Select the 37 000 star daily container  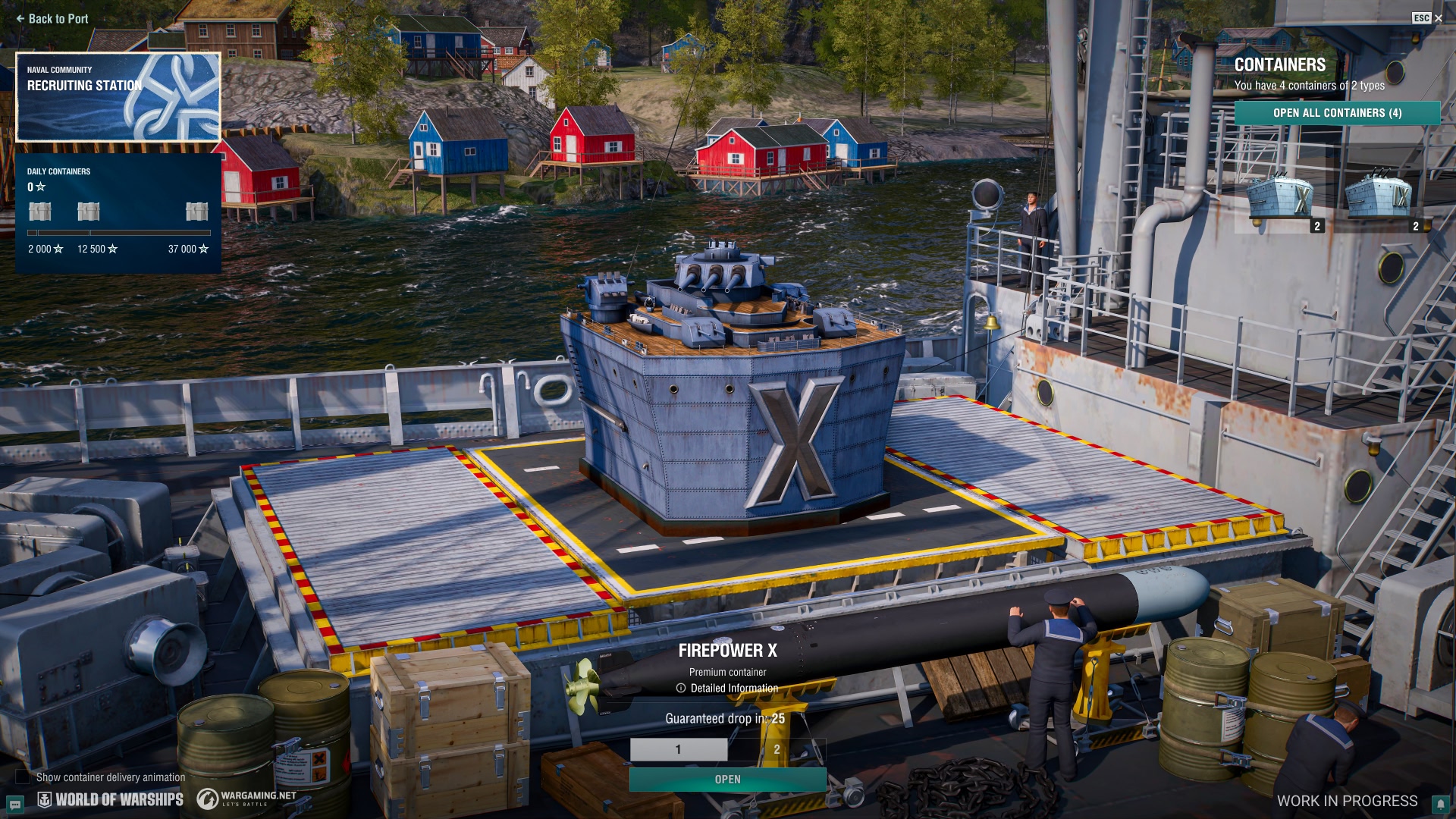point(196,212)
